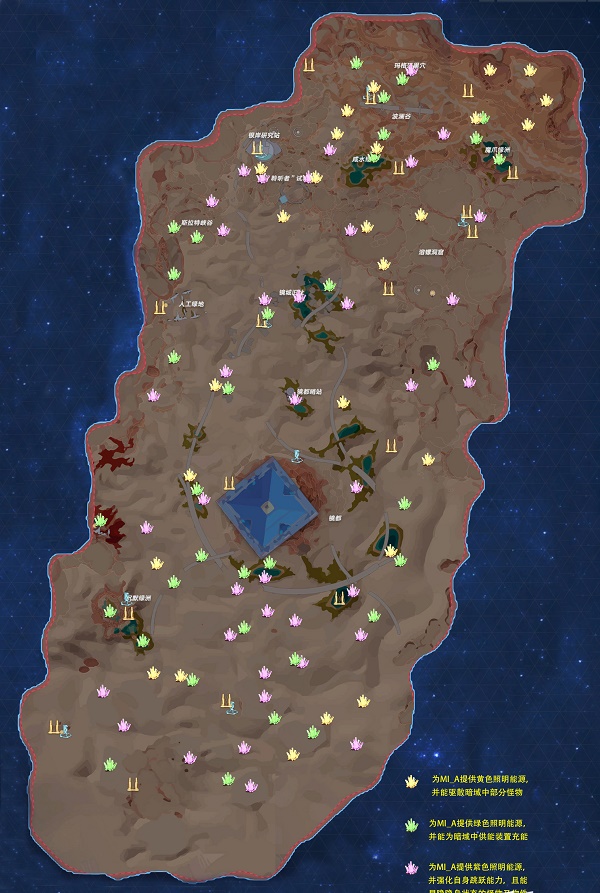Click the 波澜谷 location label
The width and height of the screenshot is (600, 893).
(x=402, y=115)
